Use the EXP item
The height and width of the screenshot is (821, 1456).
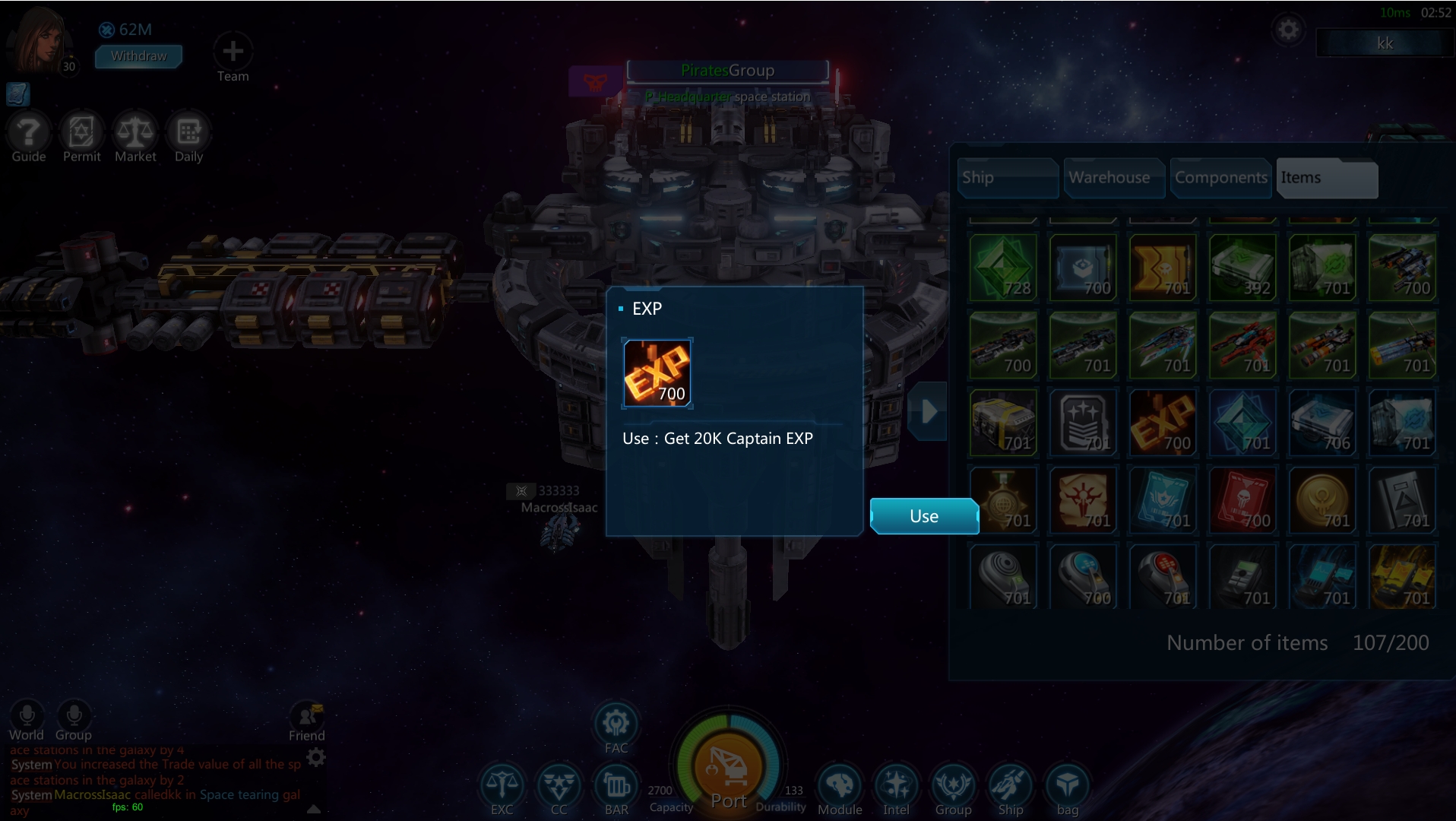pyautogui.click(x=923, y=516)
